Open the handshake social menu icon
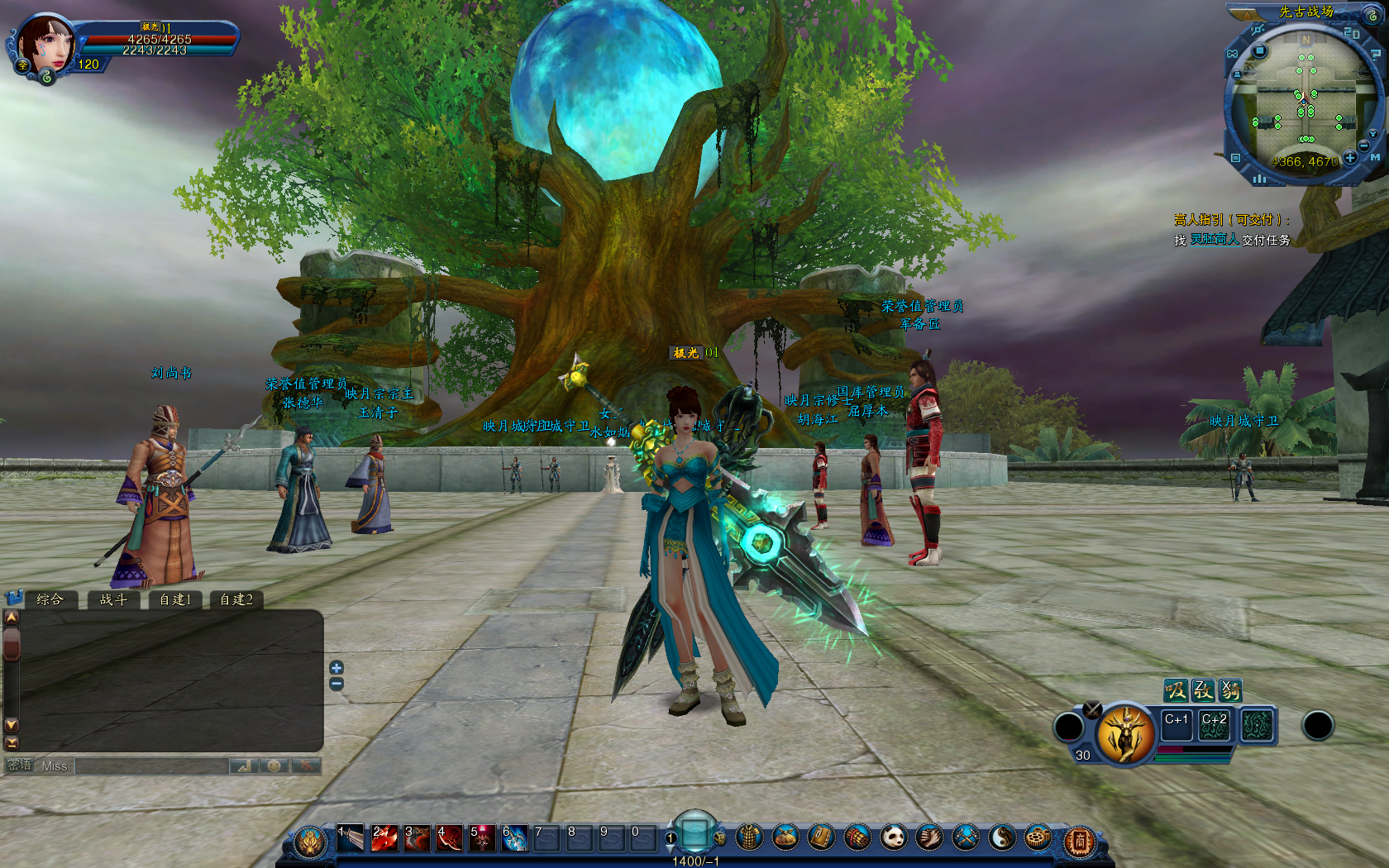 tap(929, 838)
